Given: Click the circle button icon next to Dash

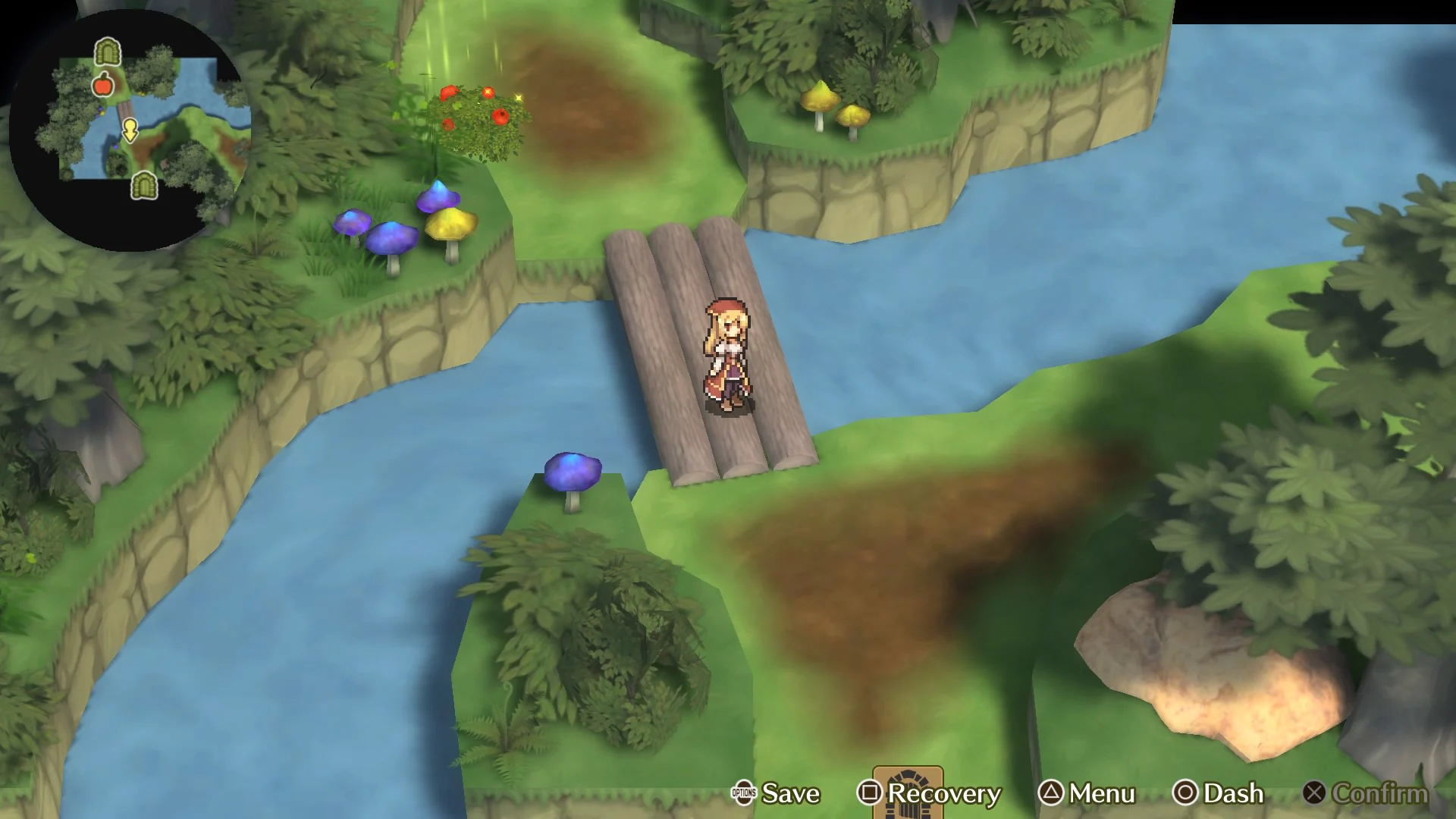Looking at the screenshot, I should coord(1185,795).
